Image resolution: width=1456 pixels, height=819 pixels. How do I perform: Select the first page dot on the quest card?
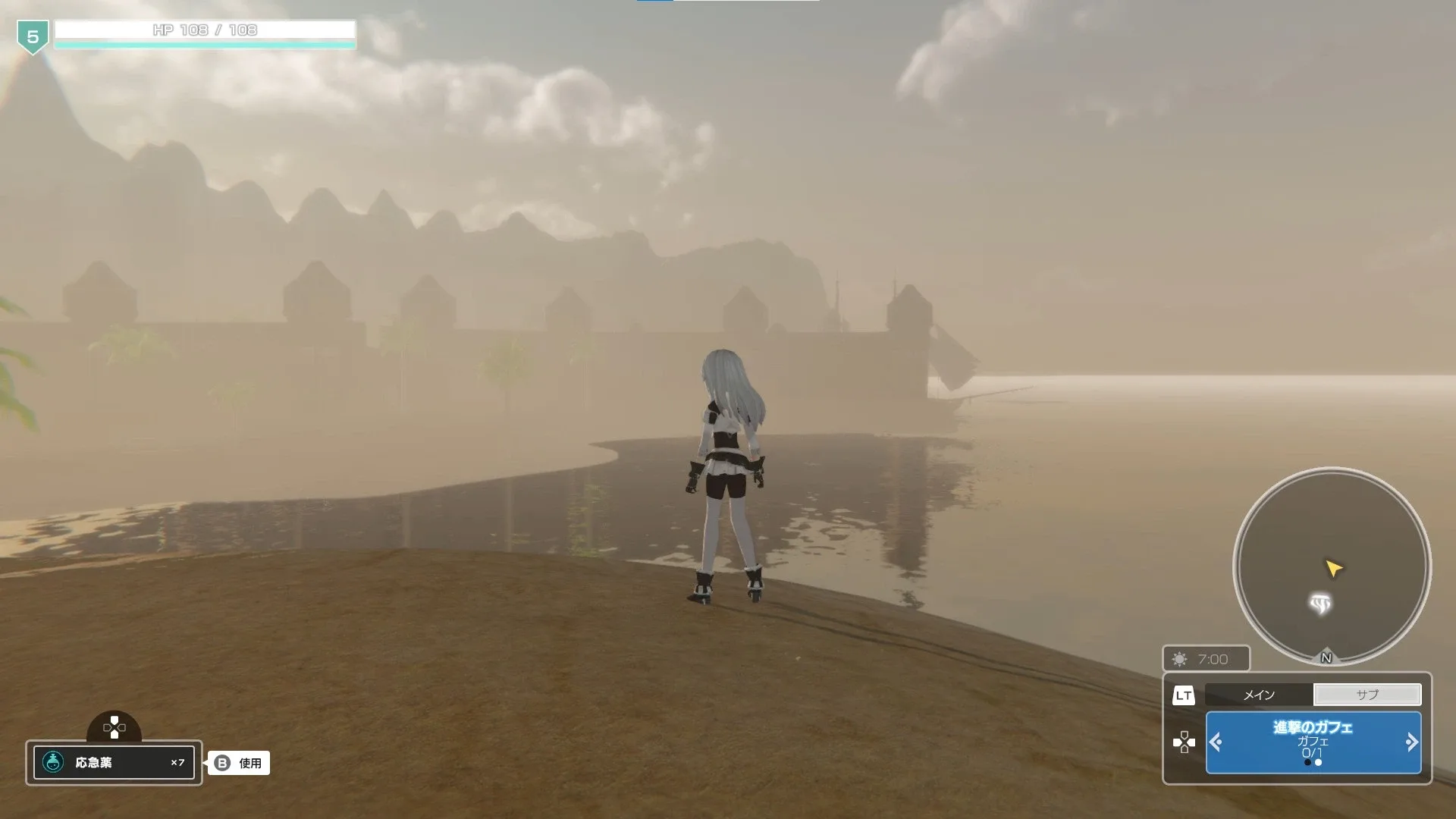click(1307, 763)
